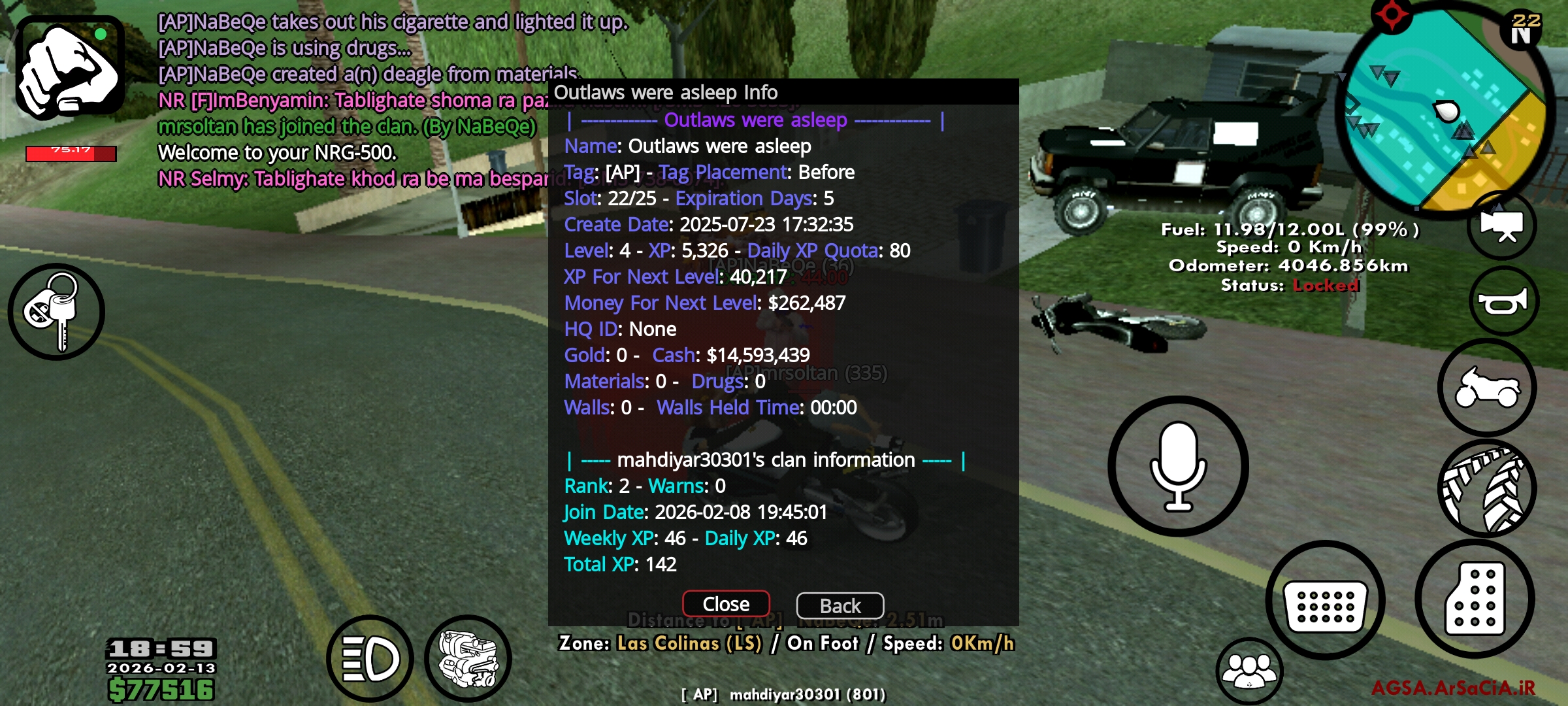Image resolution: width=1568 pixels, height=706 pixels.
Task: Mute the voice chat microphone icon
Action: tap(1177, 465)
